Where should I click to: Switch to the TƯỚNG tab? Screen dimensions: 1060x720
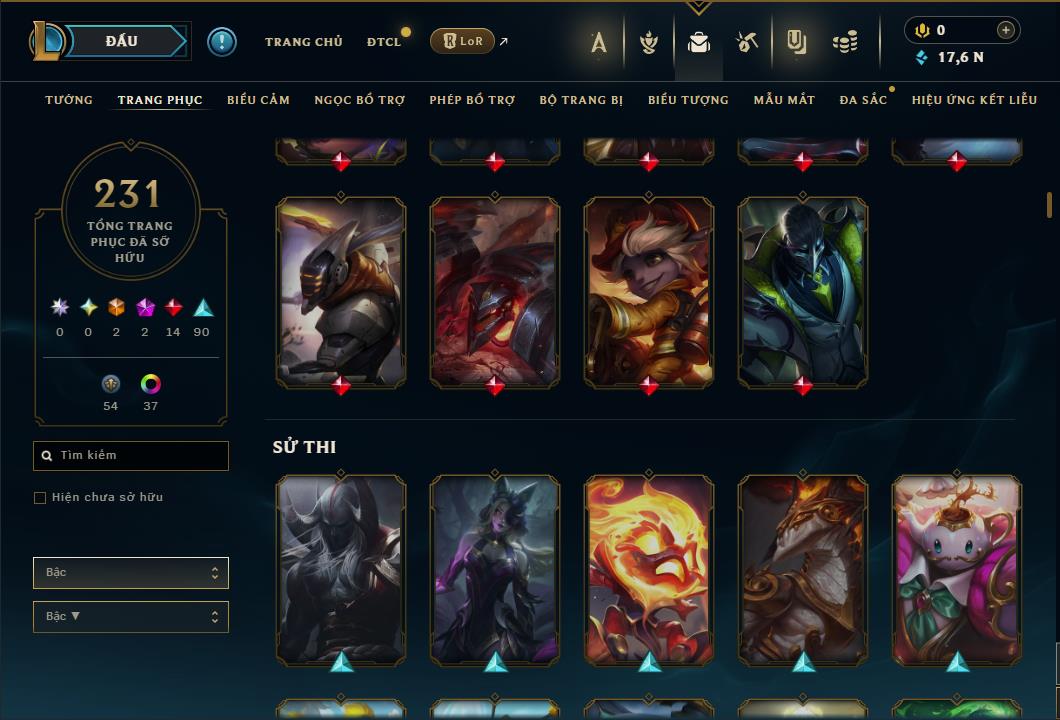(x=69, y=100)
